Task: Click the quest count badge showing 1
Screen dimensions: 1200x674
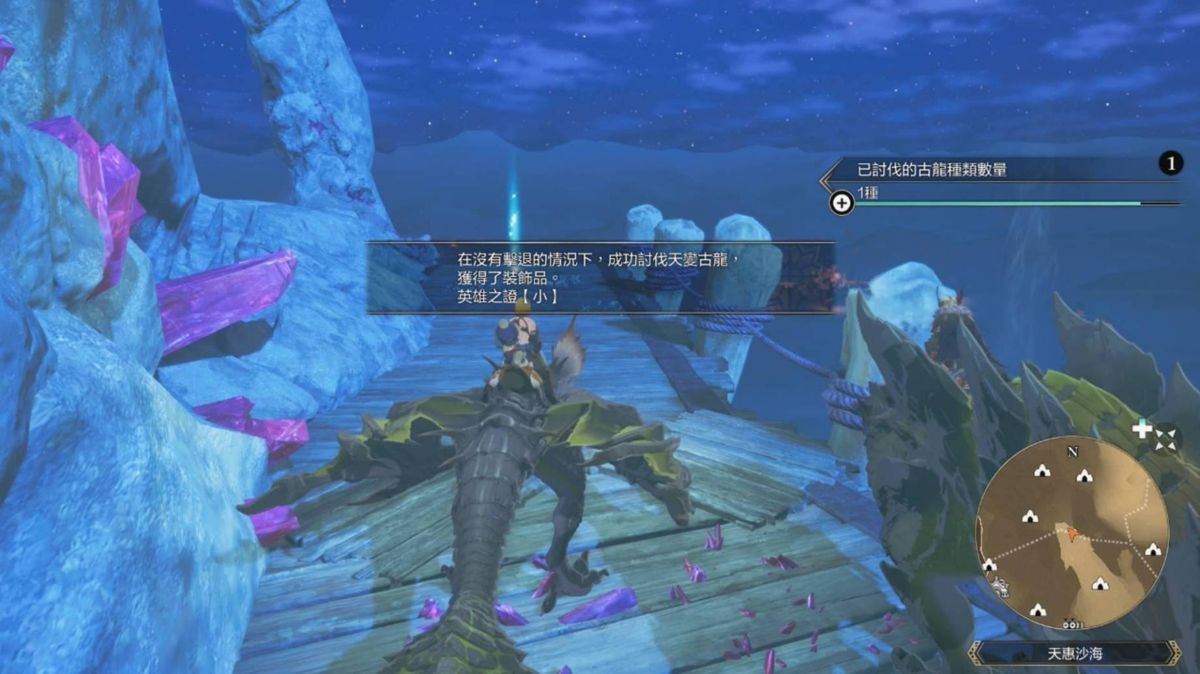Action: [x=1170, y=164]
